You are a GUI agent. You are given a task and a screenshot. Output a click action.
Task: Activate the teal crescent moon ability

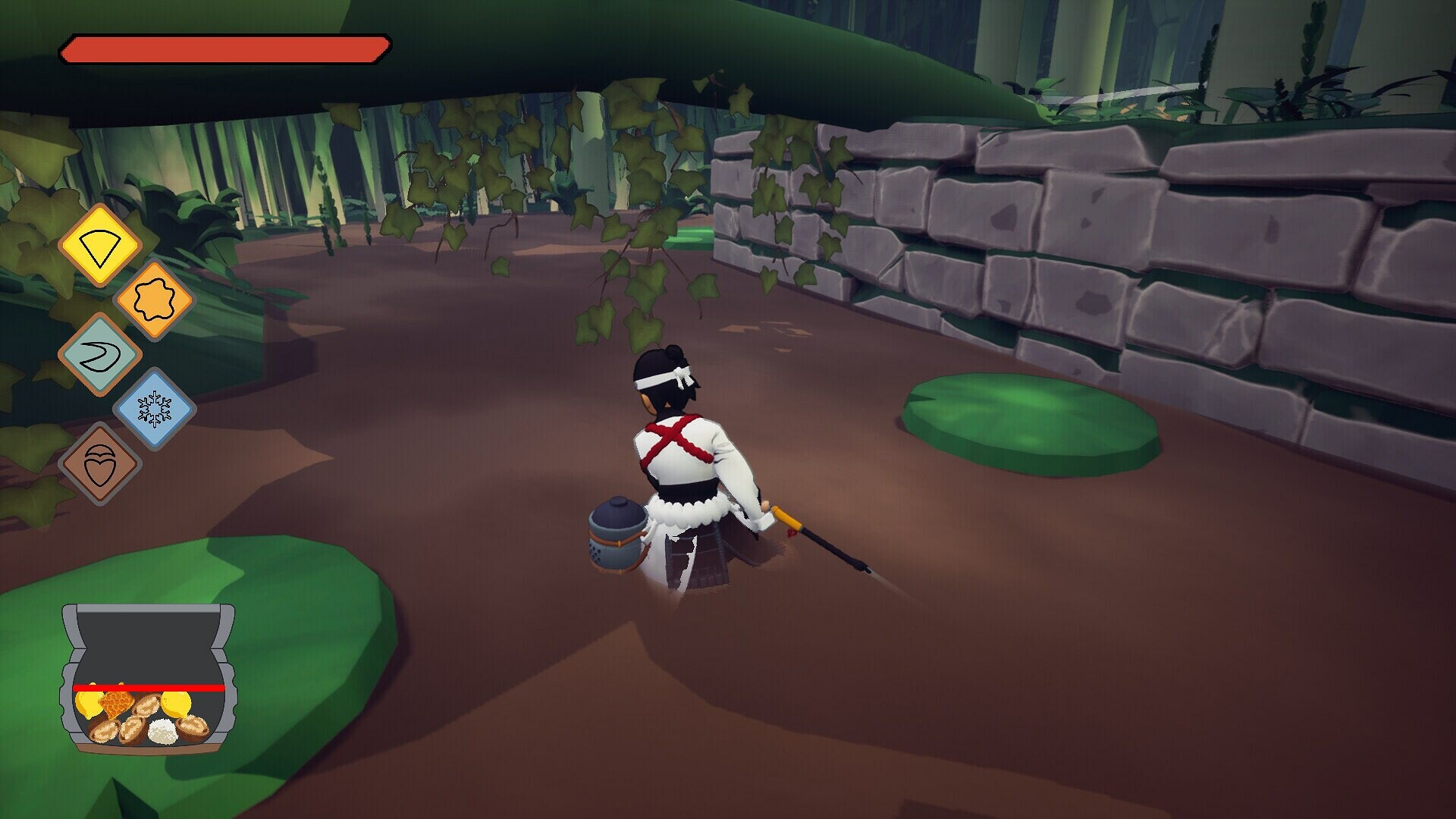[x=102, y=351]
